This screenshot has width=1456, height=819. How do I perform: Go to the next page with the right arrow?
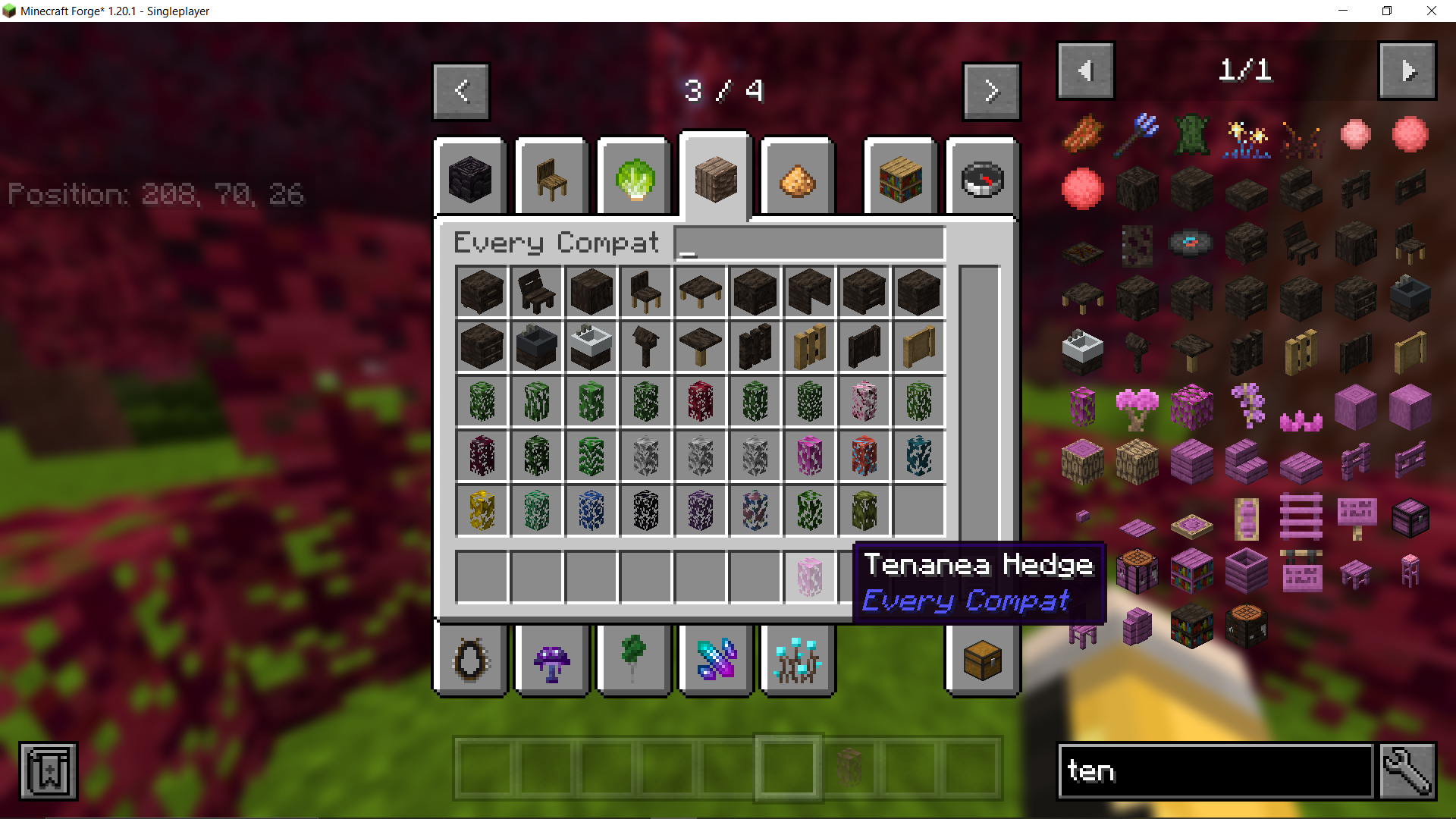(992, 91)
